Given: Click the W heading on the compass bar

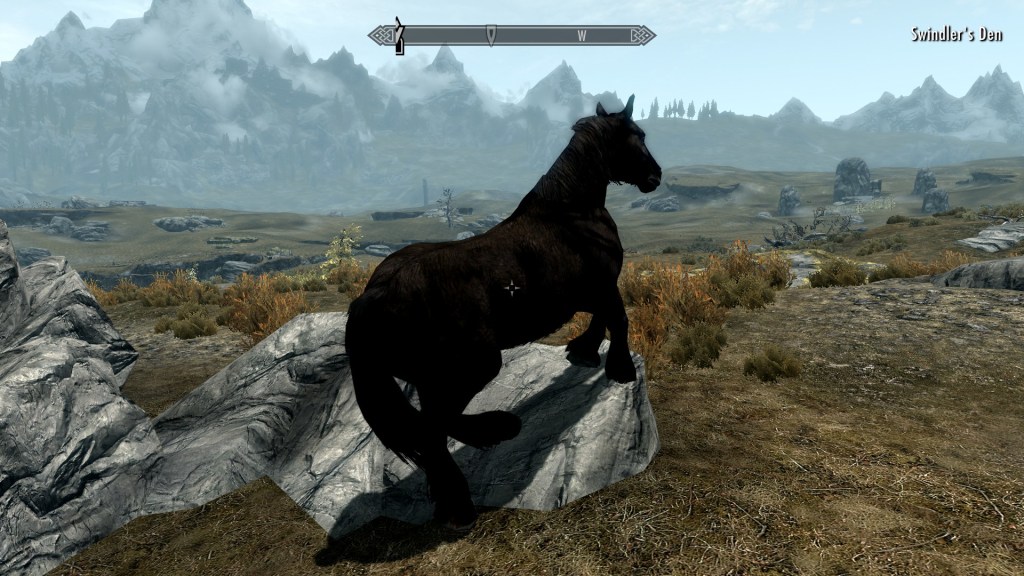Looking at the screenshot, I should (581, 36).
